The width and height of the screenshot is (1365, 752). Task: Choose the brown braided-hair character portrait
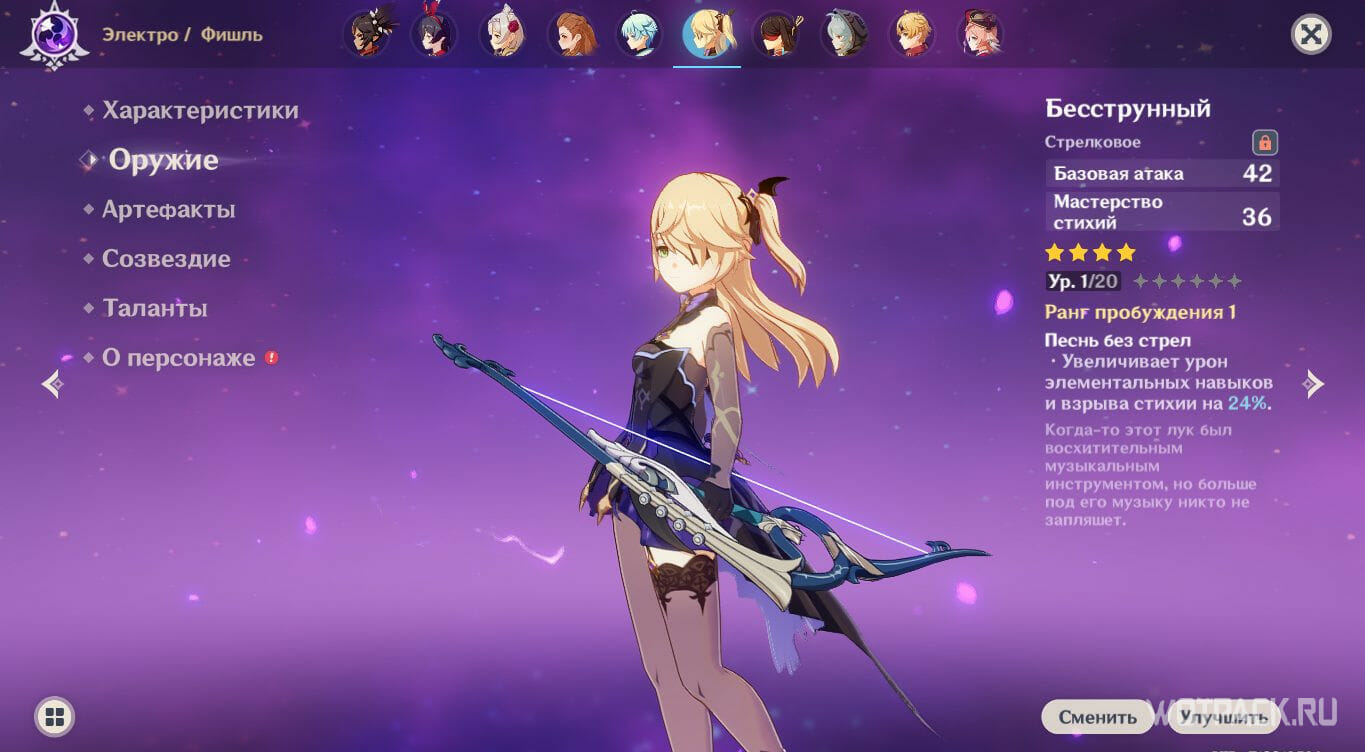point(571,35)
